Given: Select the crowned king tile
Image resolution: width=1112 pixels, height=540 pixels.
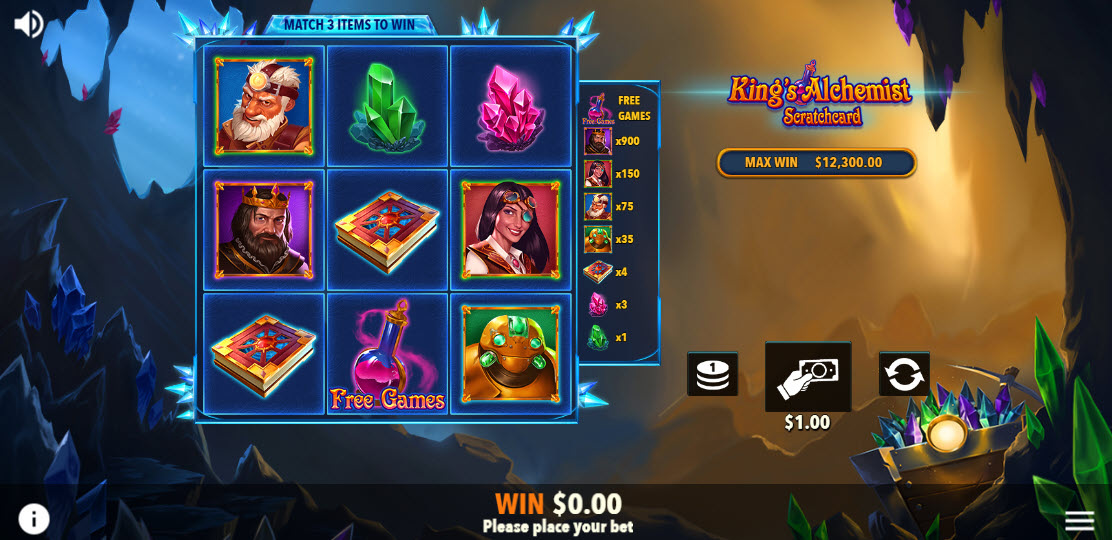Looking at the screenshot, I should (x=264, y=230).
